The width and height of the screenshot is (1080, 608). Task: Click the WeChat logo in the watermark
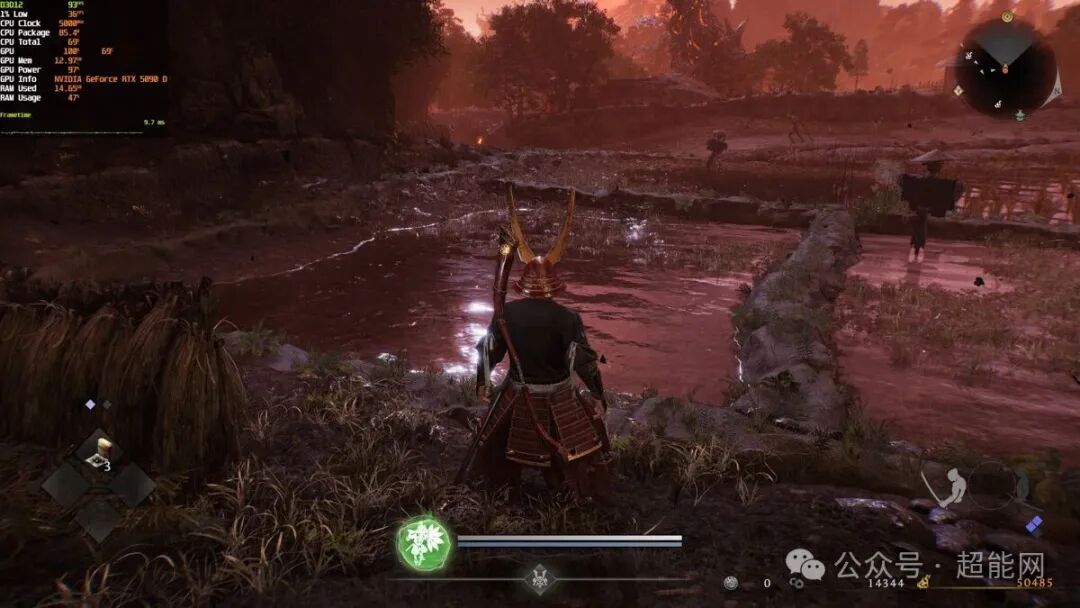[805, 566]
